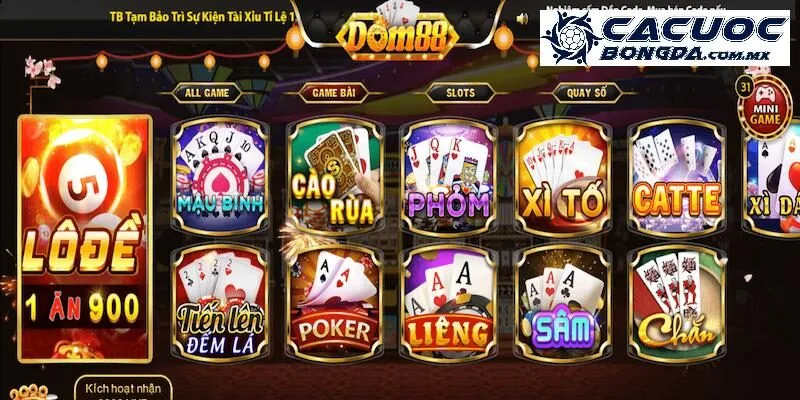Choose the Sâm game tile
The width and height of the screenshot is (800, 400).
(563, 302)
